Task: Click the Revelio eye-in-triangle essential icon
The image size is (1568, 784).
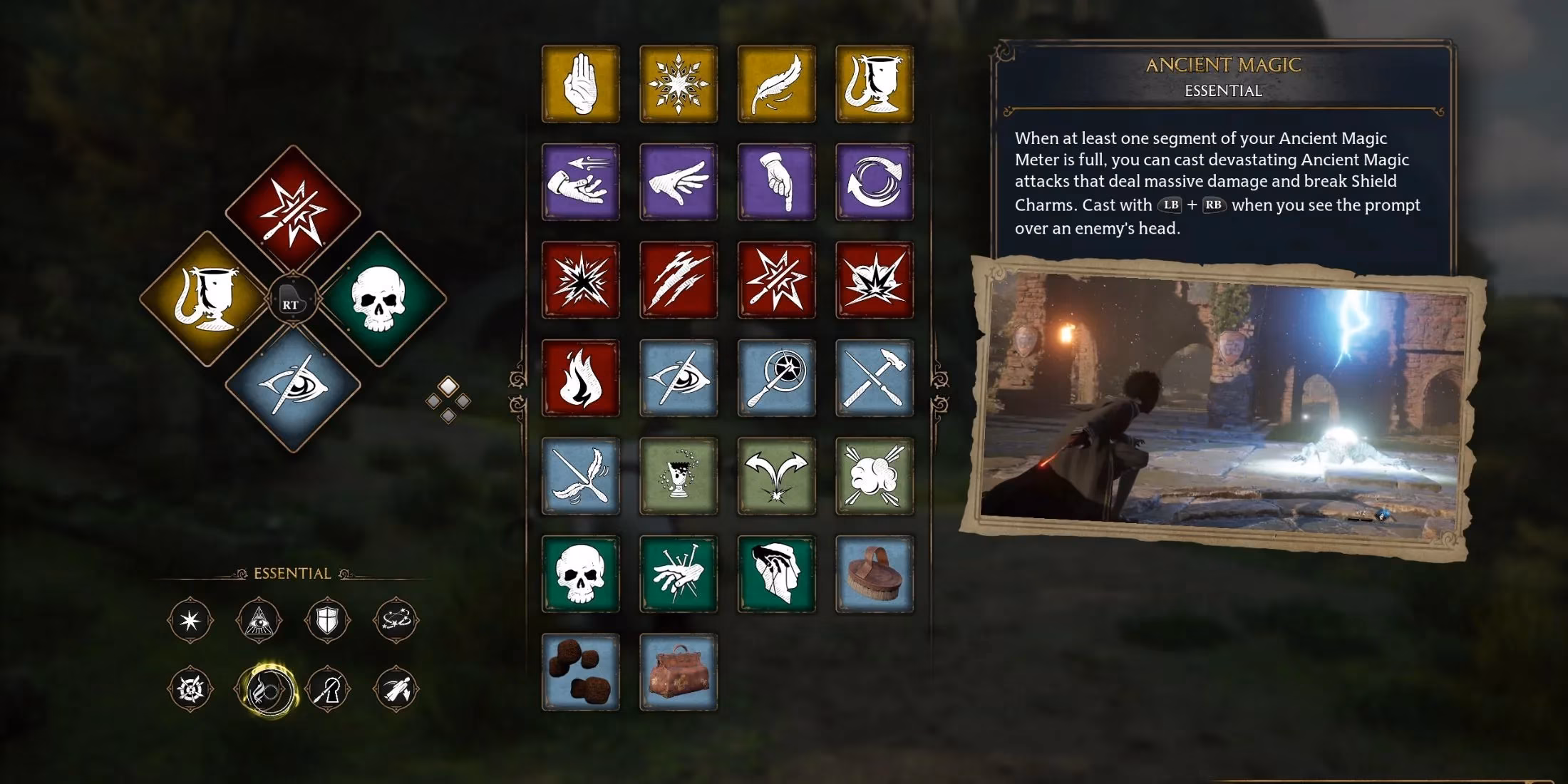Action: point(259,621)
